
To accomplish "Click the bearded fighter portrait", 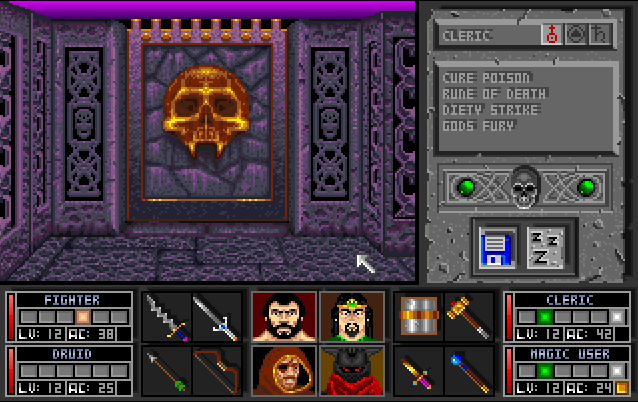I will [284, 317].
